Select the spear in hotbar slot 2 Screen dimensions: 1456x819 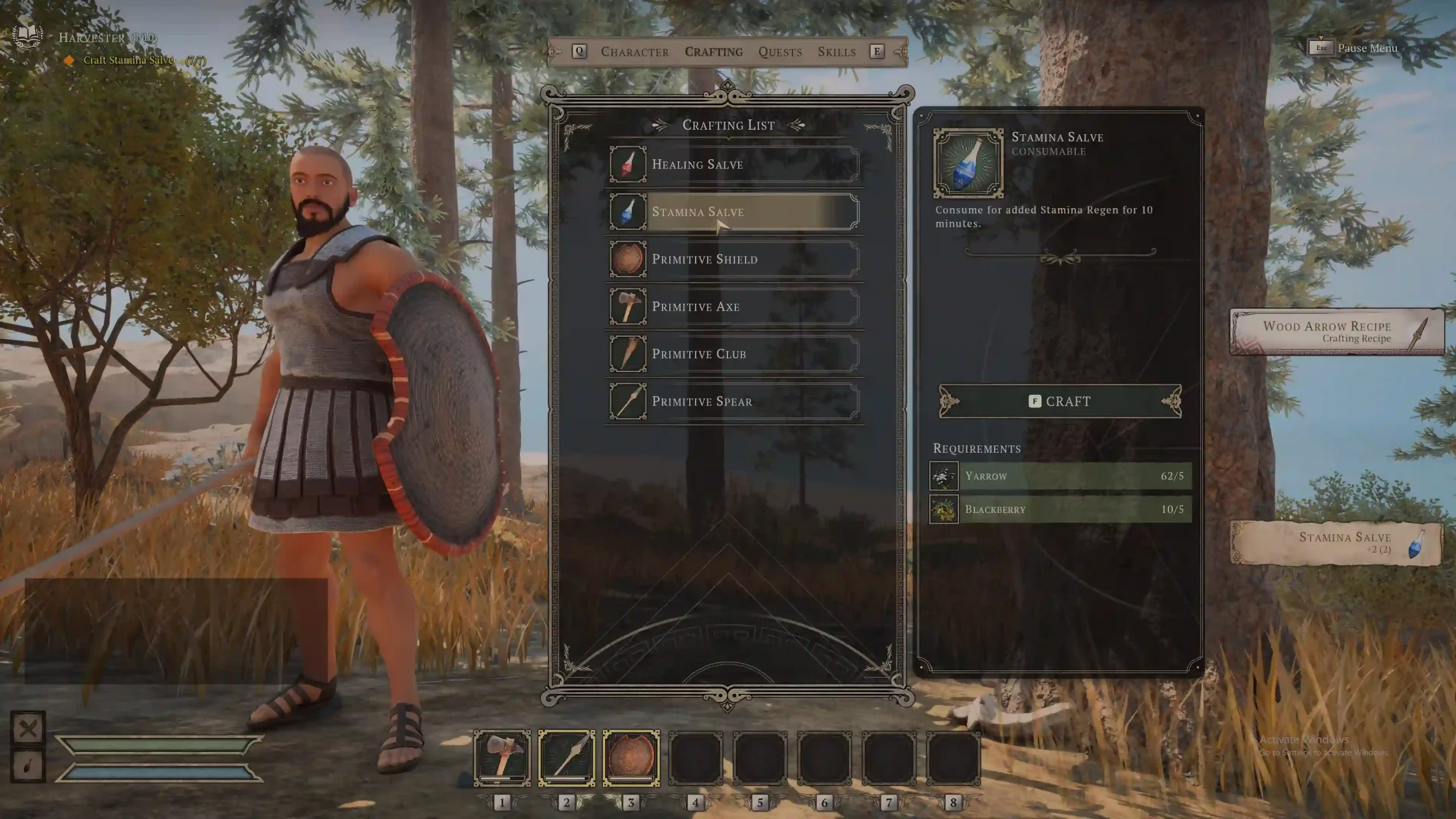(x=566, y=758)
